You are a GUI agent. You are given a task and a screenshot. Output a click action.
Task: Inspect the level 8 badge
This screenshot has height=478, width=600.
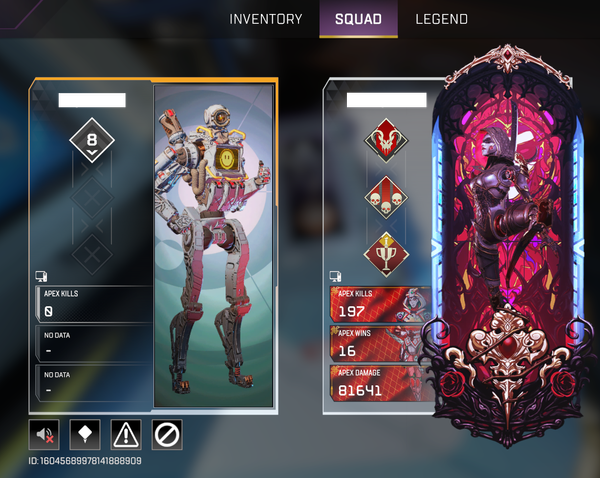92,142
